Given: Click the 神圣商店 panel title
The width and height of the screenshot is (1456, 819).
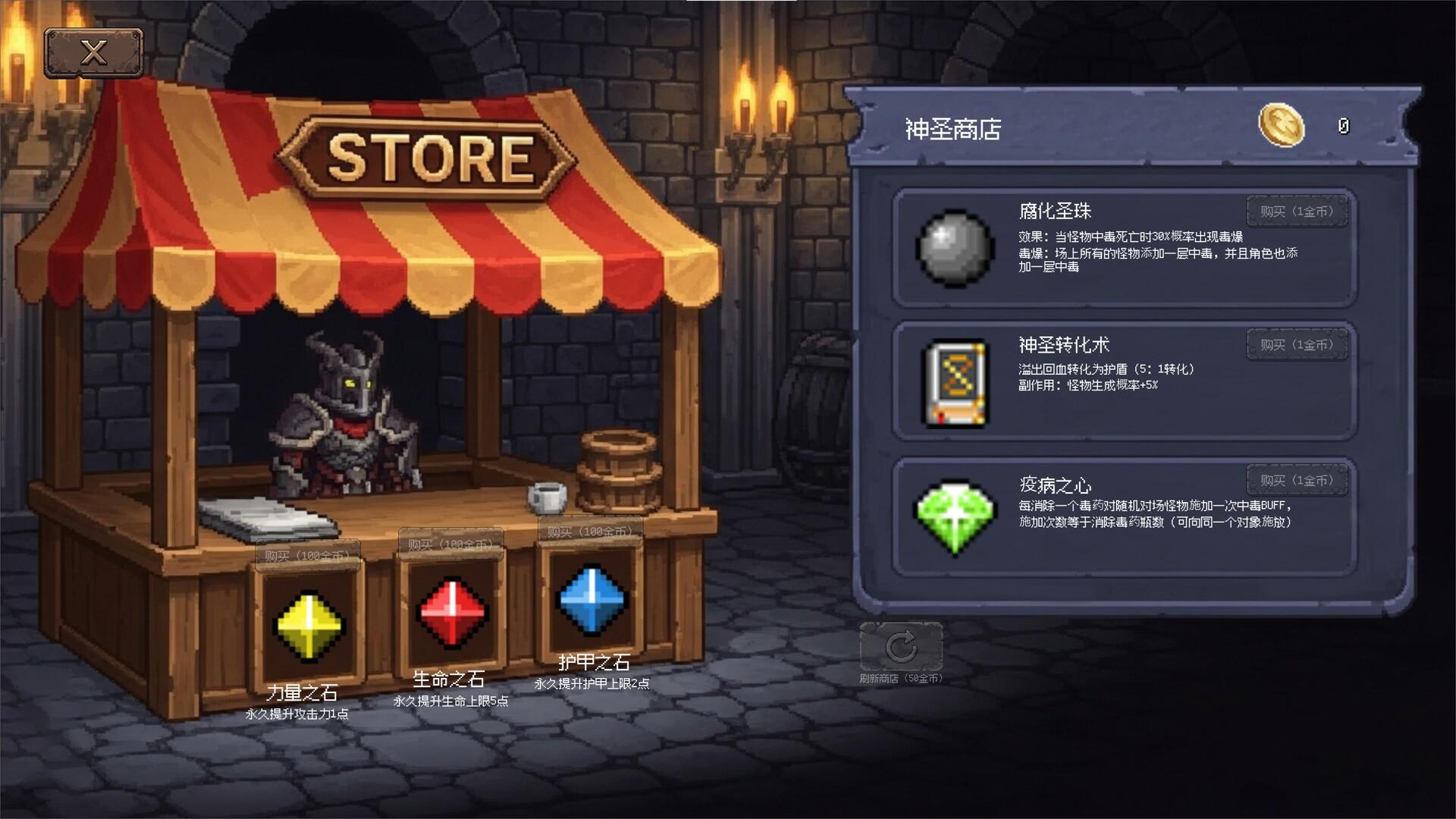Looking at the screenshot, I should click(952, 129).
